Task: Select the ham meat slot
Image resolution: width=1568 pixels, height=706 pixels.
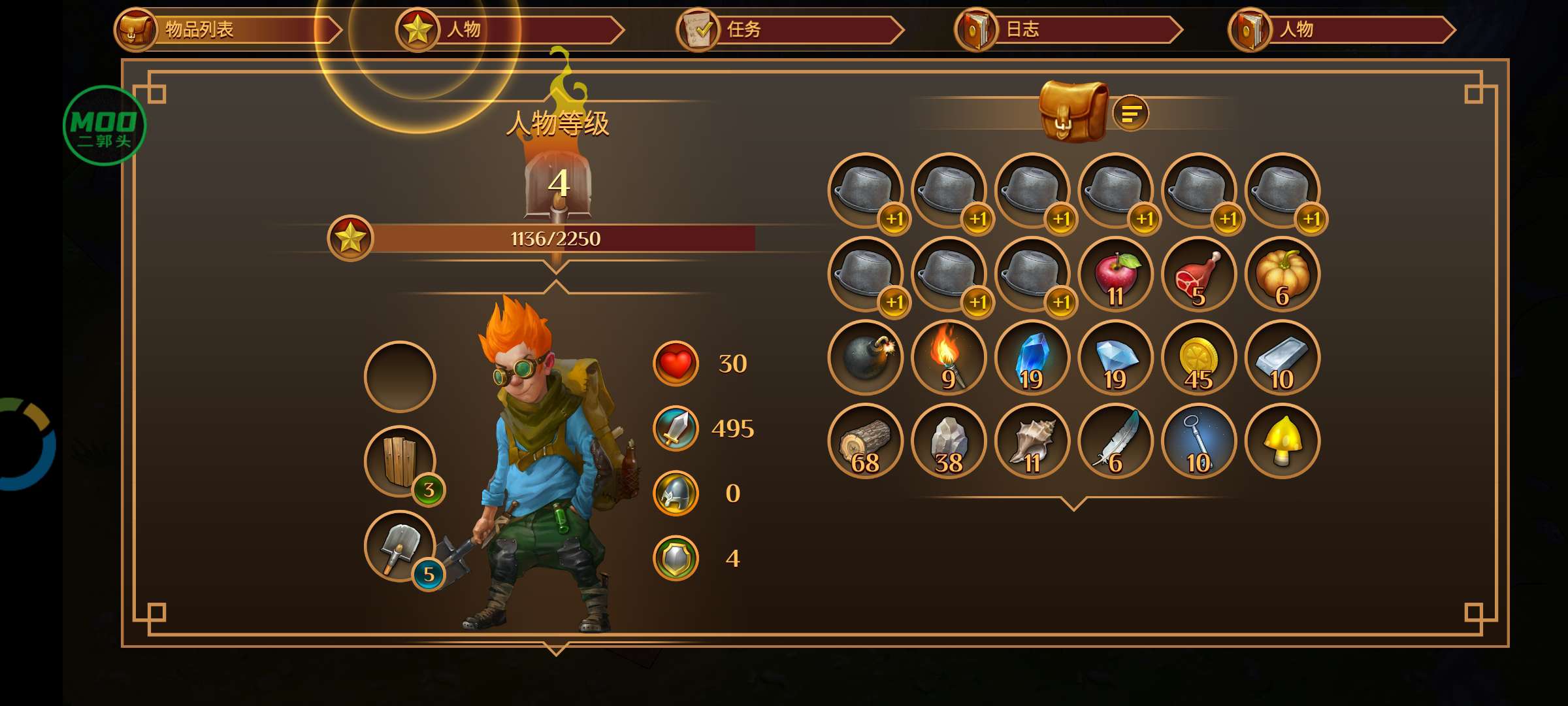Action: pyautogui.click(x=1199, y=275)
